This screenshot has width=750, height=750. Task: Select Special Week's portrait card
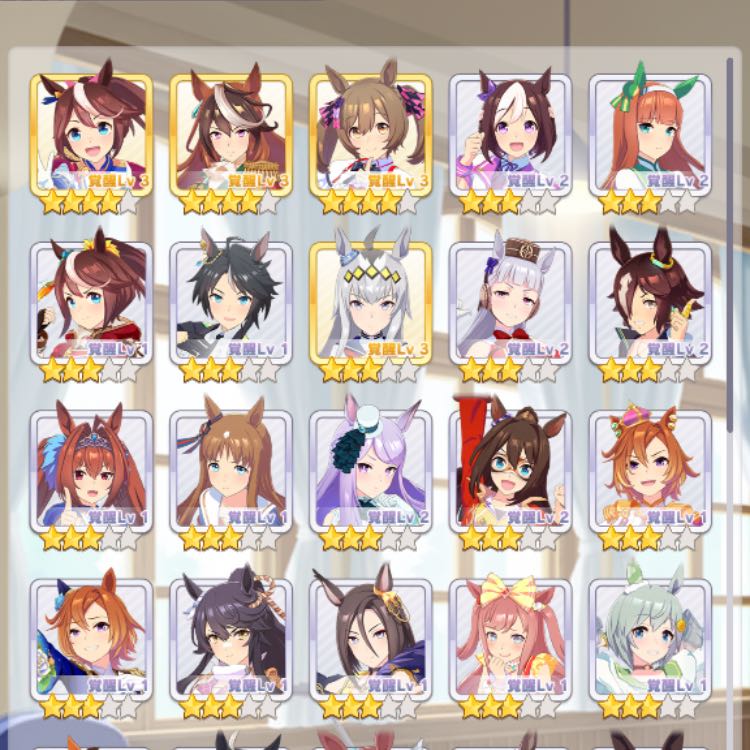tap(510, 133)
